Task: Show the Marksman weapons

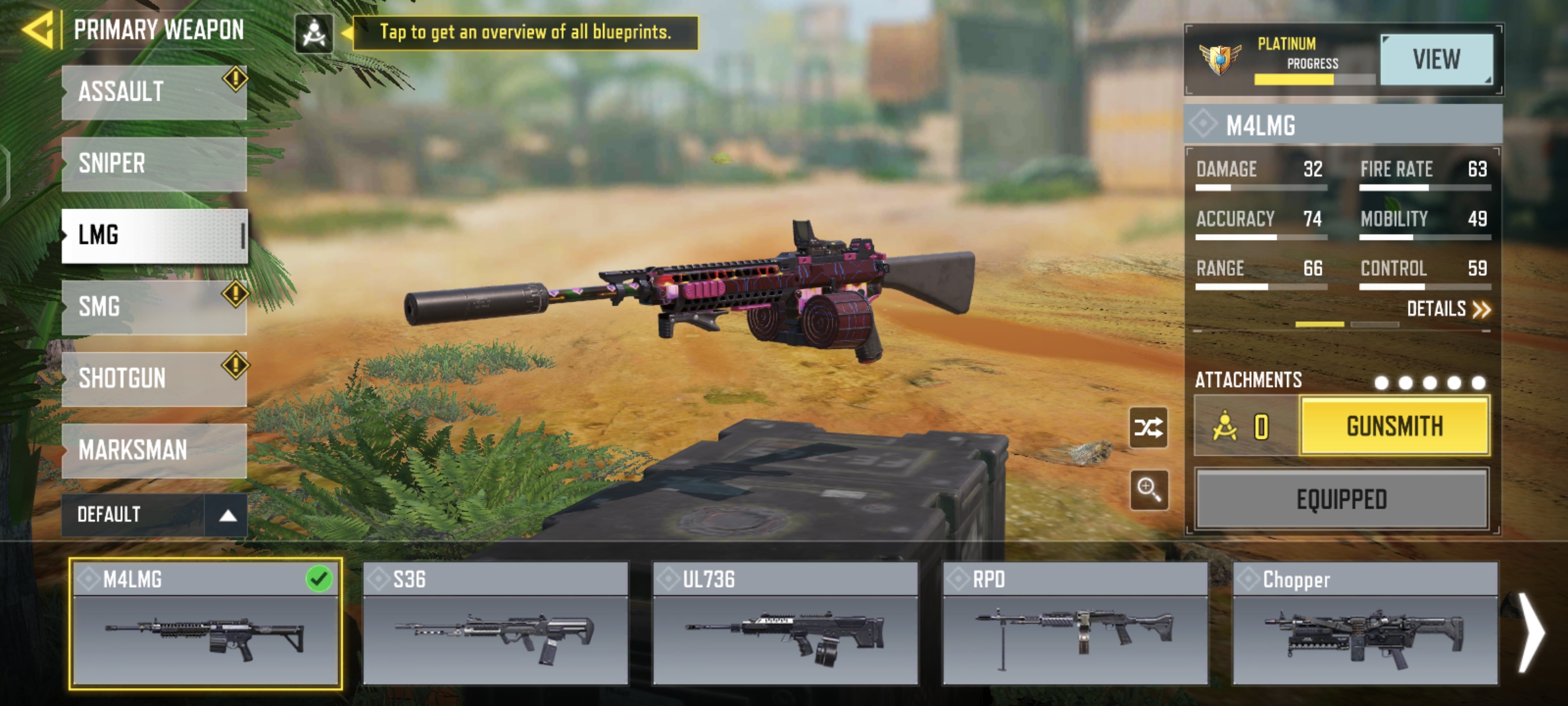Action: (x=154, y=450)
